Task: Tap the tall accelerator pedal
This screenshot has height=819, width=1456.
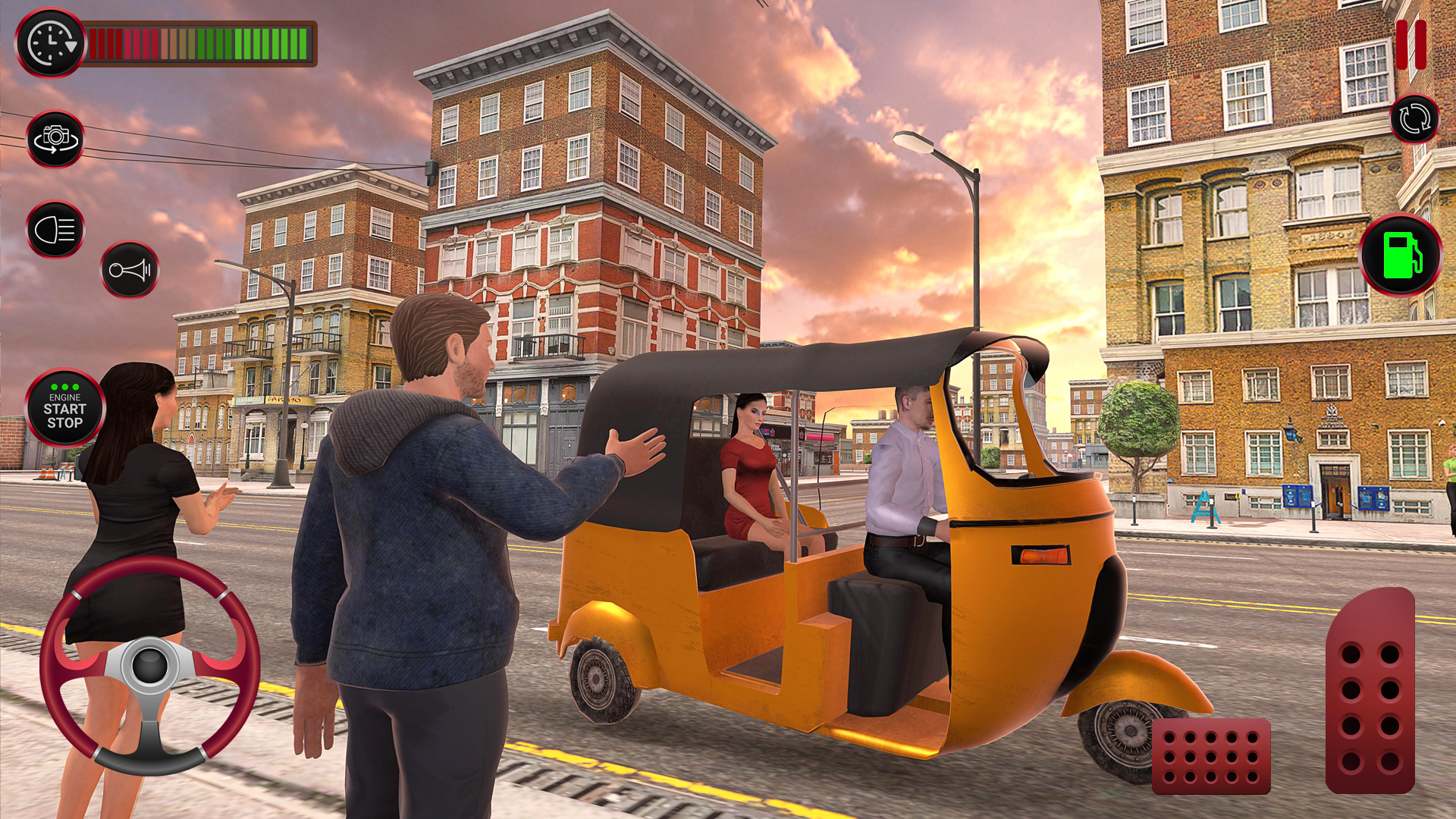Action: pos(1370,692)
